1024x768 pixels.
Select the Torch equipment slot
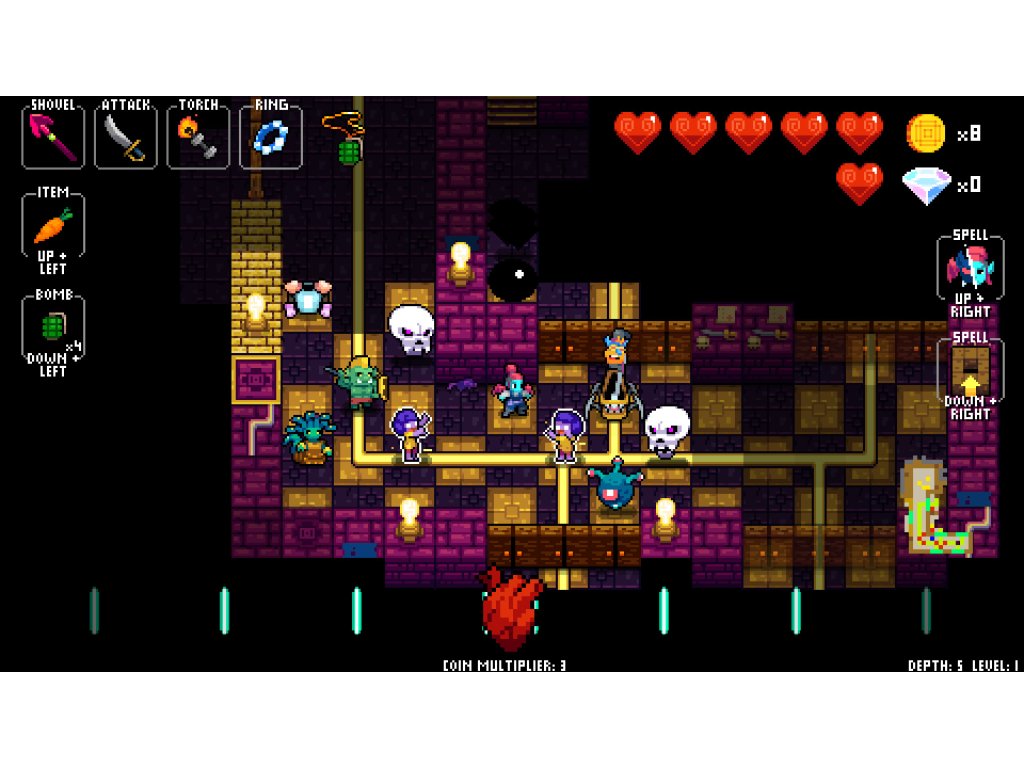coord(198,137)
